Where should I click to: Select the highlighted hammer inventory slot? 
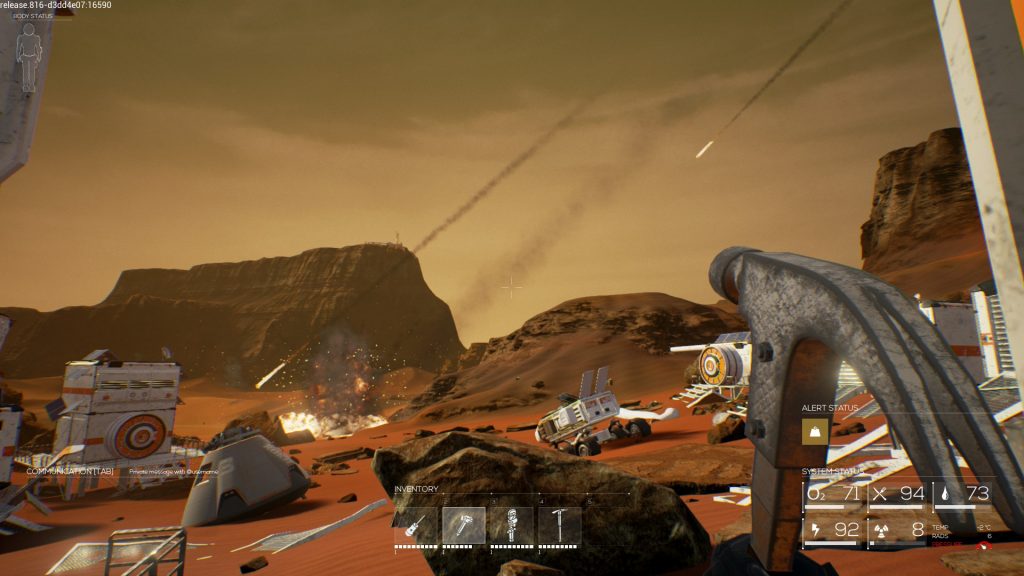464,525
